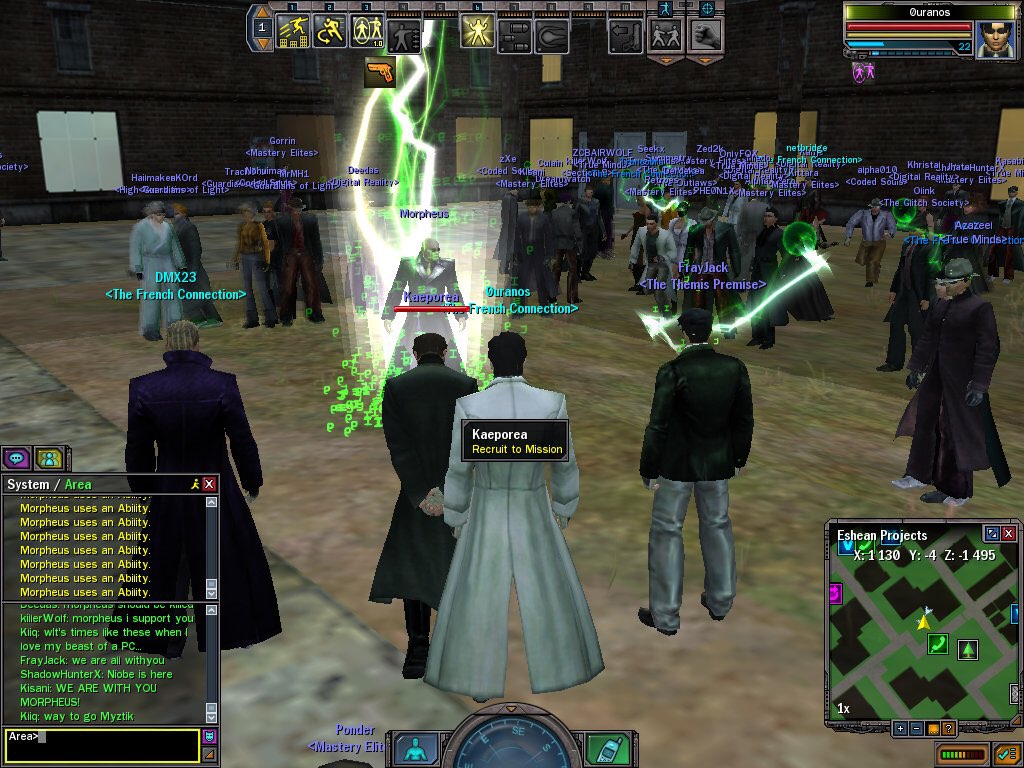Activate the glowing burst ability in slot 6
This screenshot has width=1024, height=768.
[x=477, y=33]
